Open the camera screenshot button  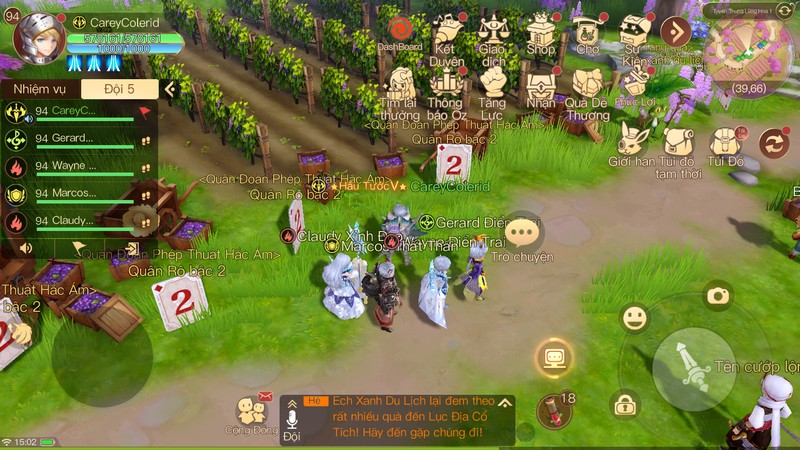tap(717, 295)
